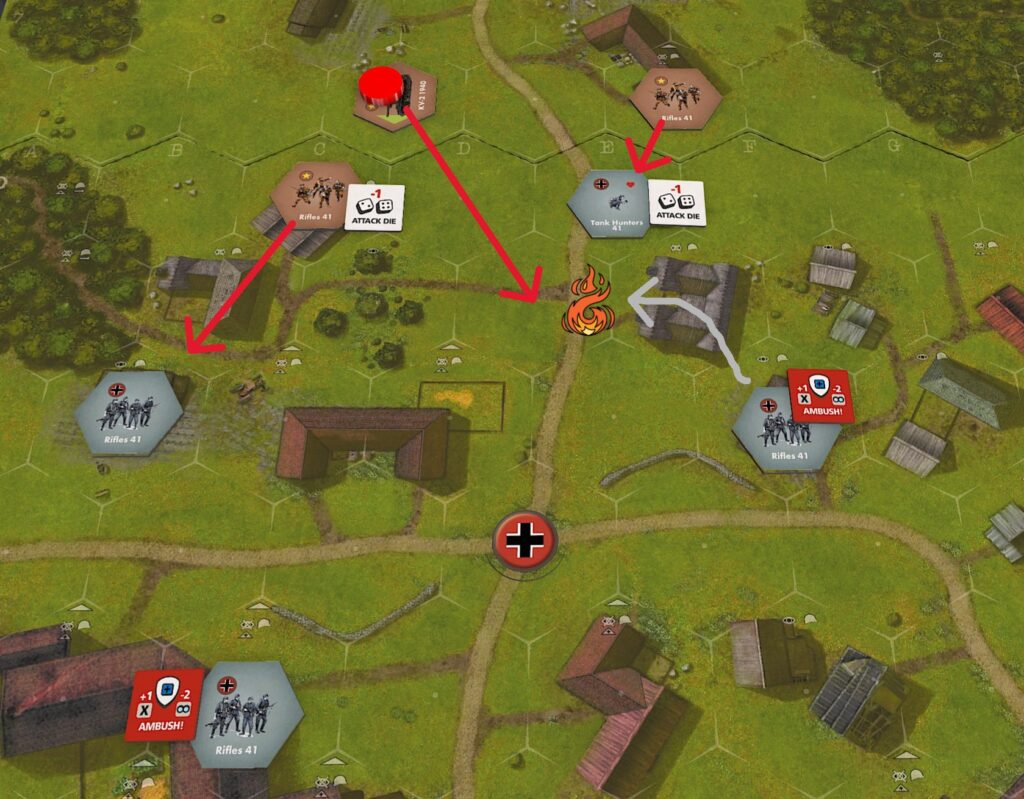Select the brown Rifles 41 counter without a marker
1024x799 pixels.
tap(675, 98)
